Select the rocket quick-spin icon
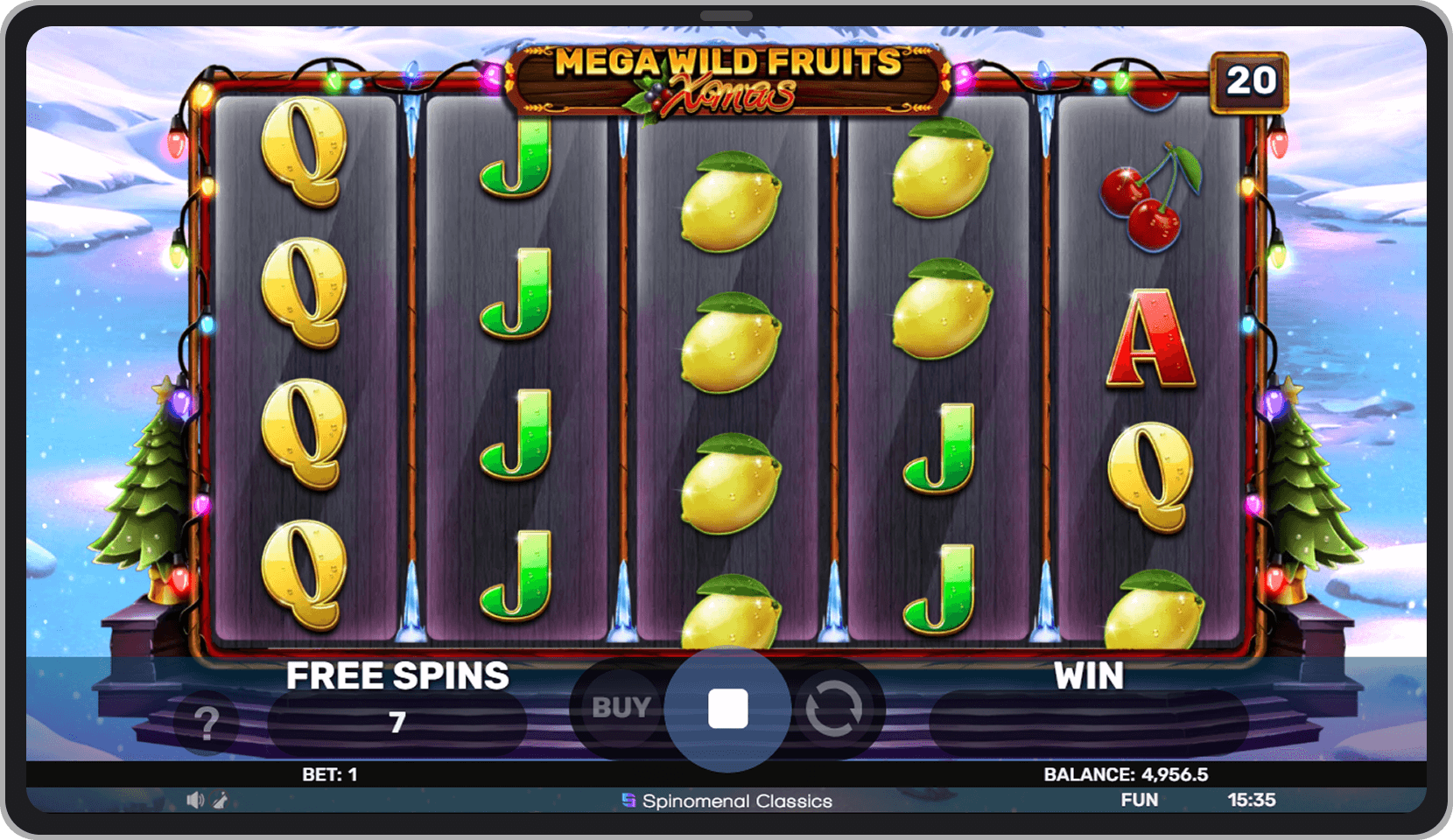 pos(220,799)
